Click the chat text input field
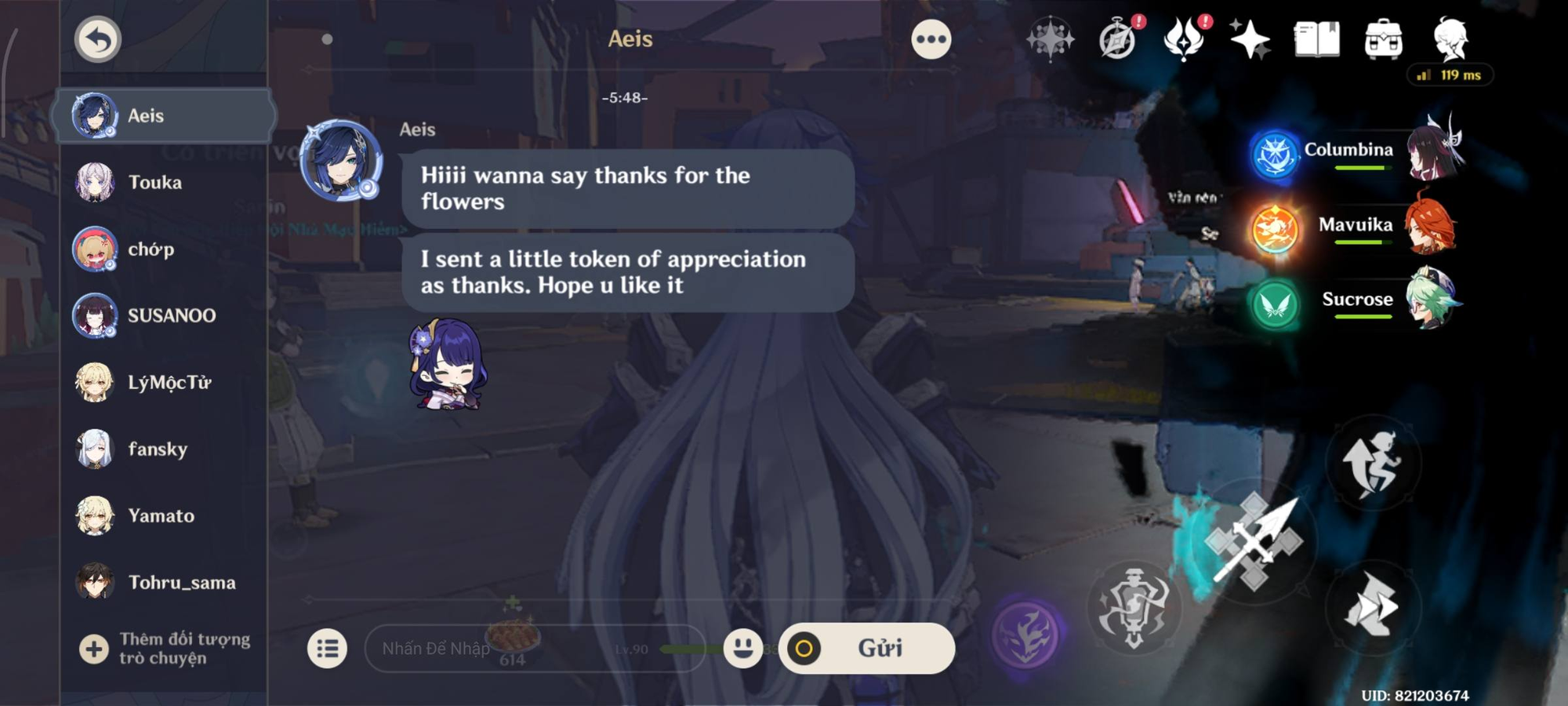This screenshot has height=706, width=1568. 533,649
